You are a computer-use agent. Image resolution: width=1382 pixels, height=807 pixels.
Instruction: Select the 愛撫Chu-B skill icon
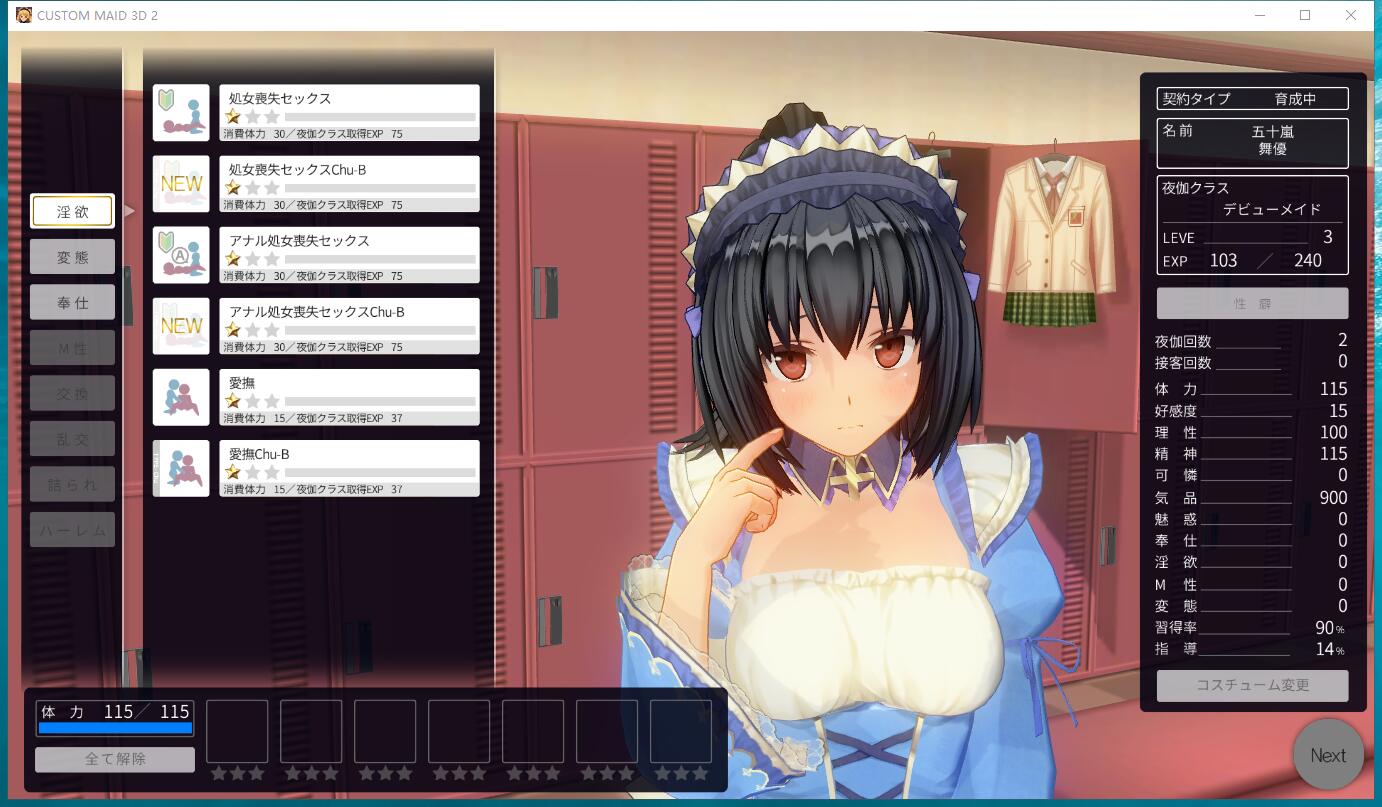[181, 467]
